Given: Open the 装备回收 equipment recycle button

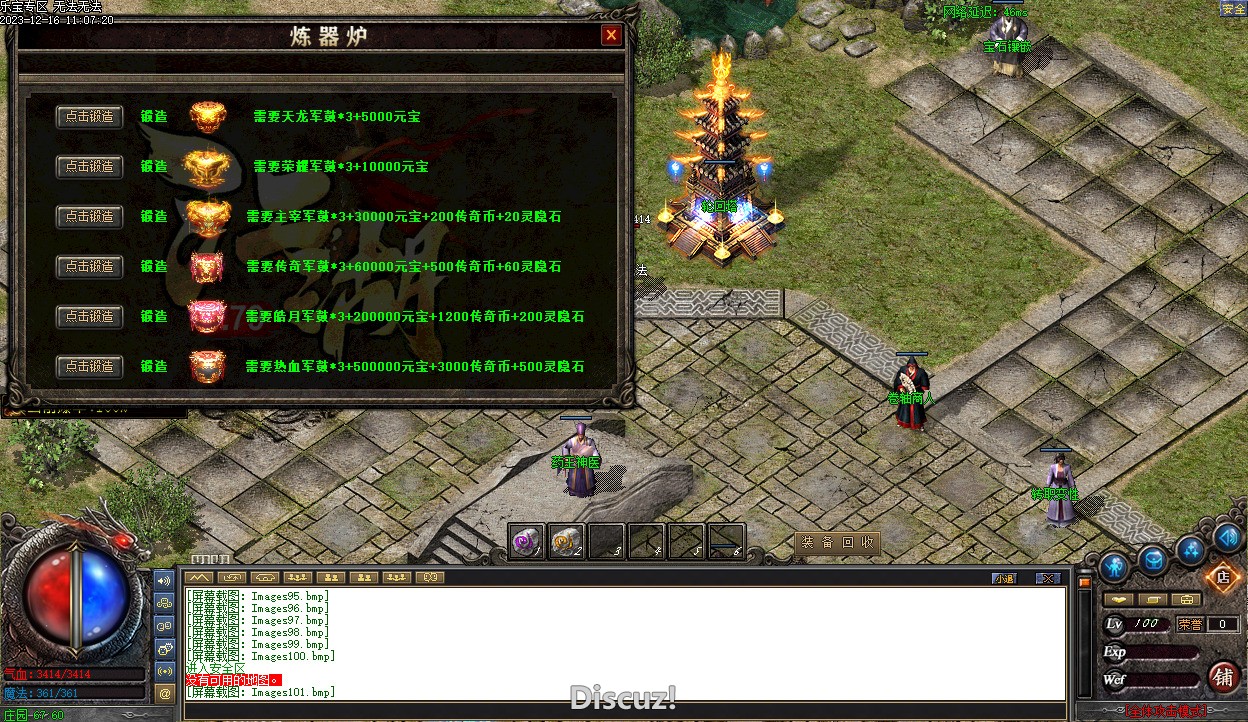Looking at the screenshot, I should click(x=837, y=543).
